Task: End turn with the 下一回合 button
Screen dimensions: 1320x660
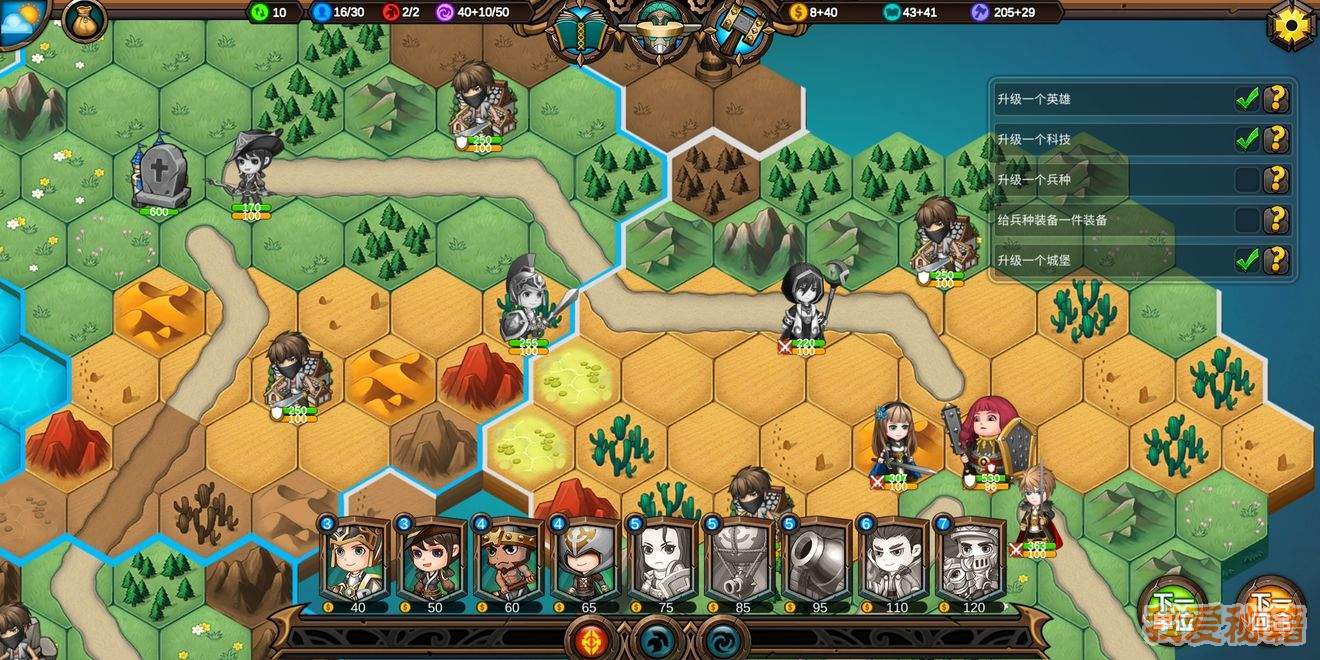Action: [1270, 614]
